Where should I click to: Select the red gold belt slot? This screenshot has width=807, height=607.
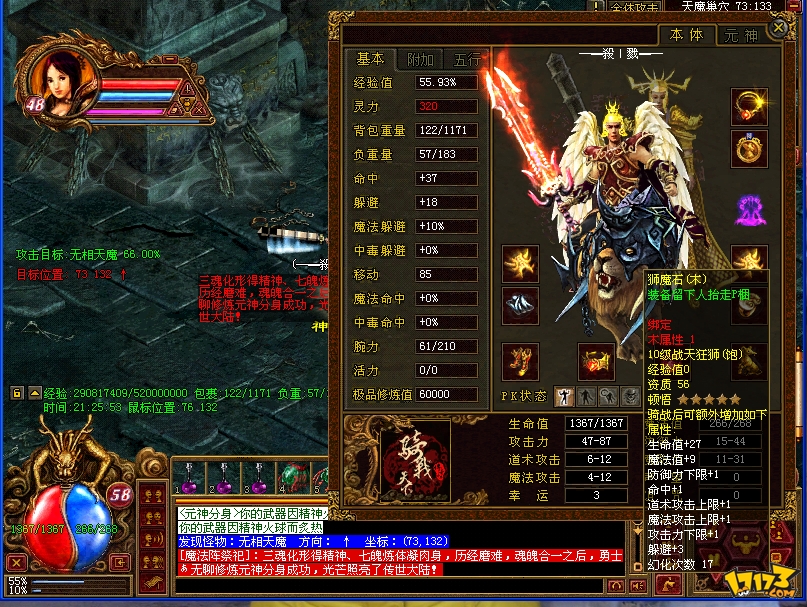(597, 361)
